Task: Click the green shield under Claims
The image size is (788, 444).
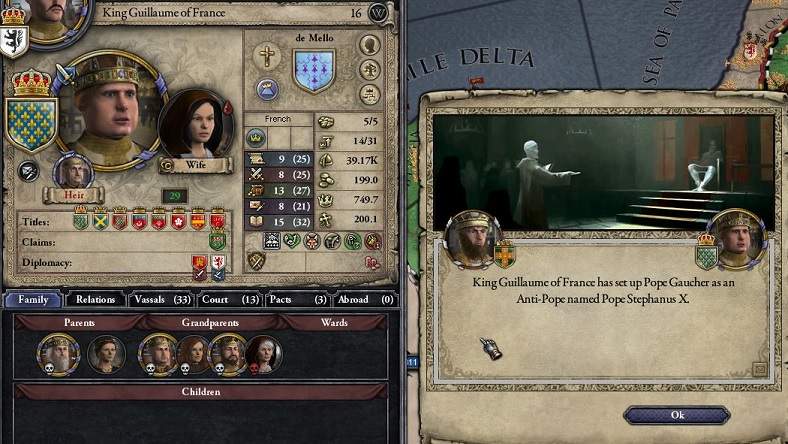Action: pos(217,241)
